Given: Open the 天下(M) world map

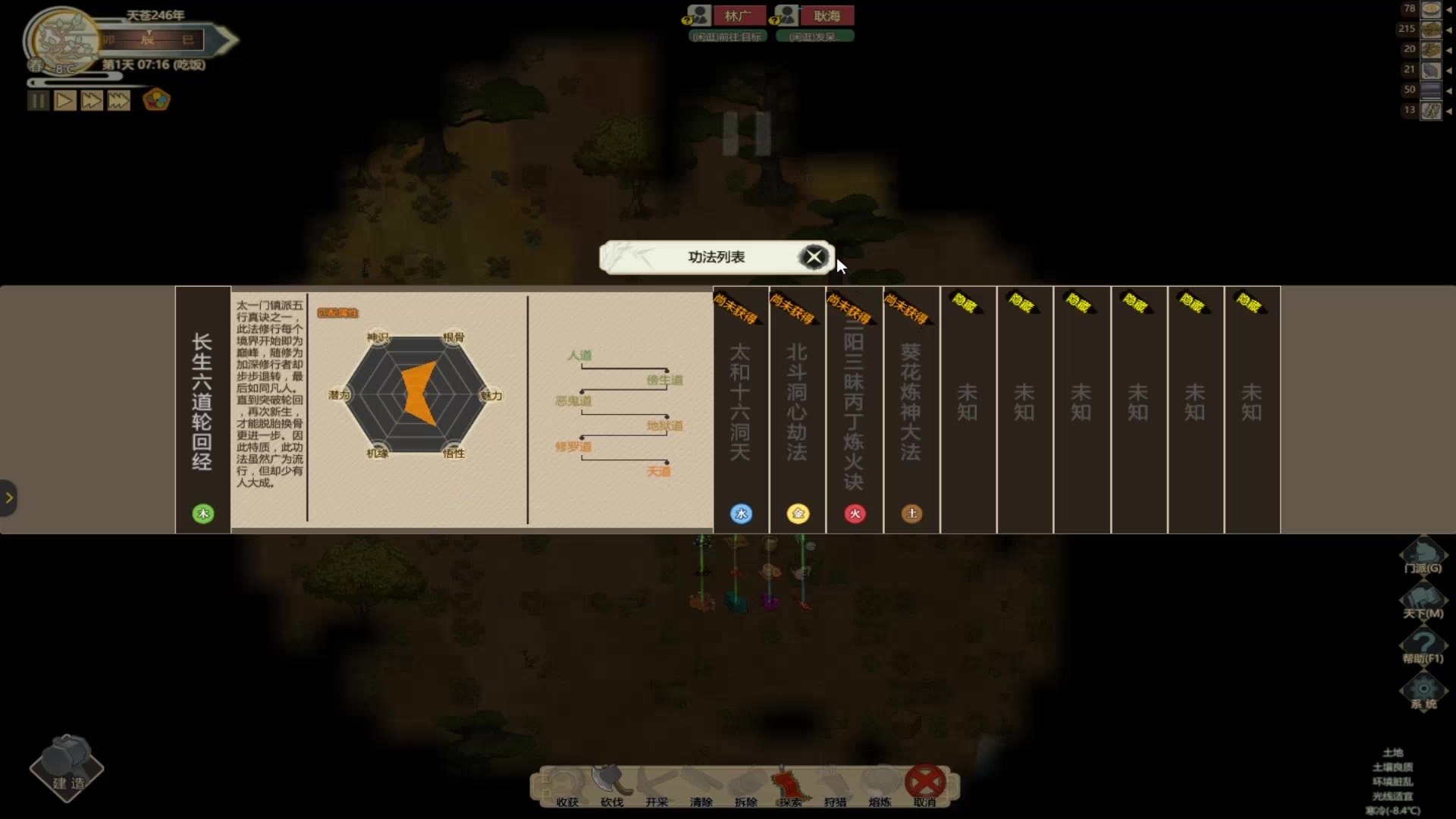Looking at the screenshot, I should (1423, 601).
